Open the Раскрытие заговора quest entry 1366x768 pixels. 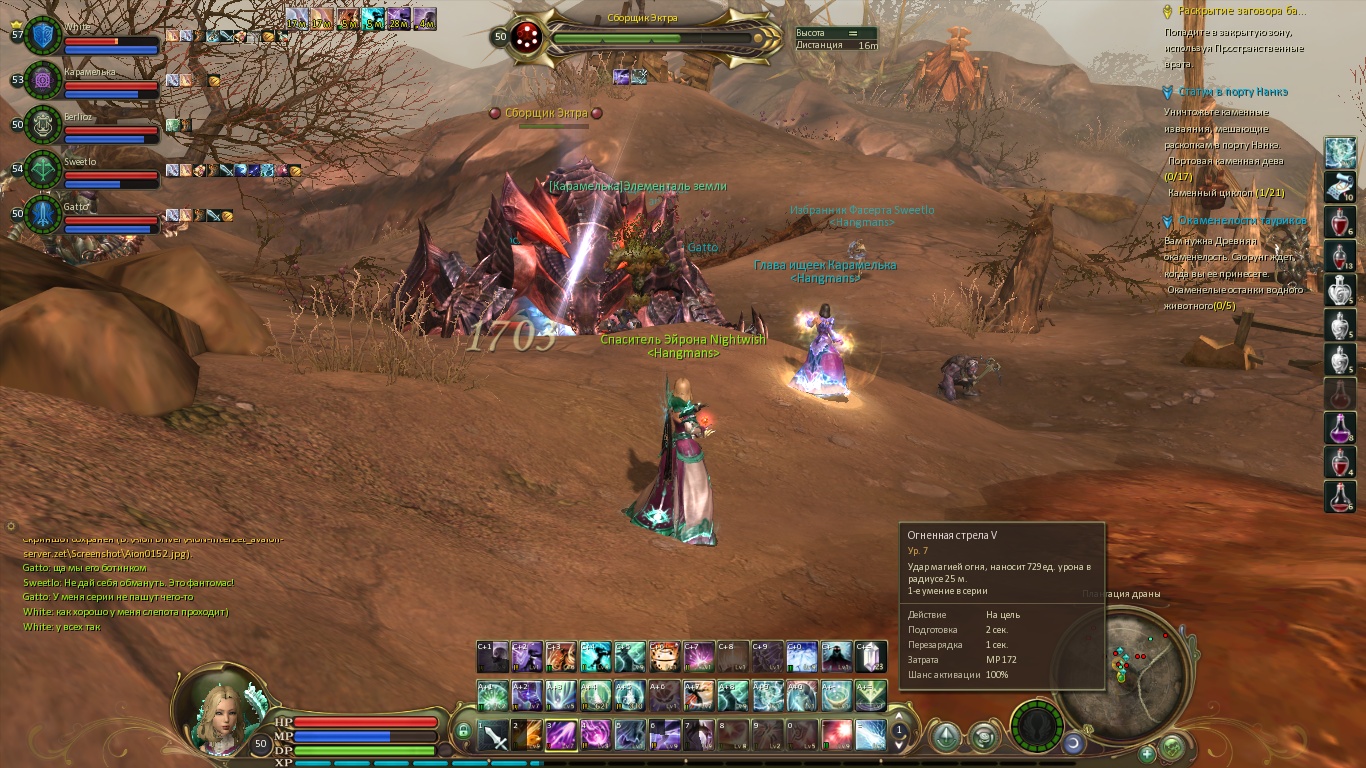[x=1241, y=11]
